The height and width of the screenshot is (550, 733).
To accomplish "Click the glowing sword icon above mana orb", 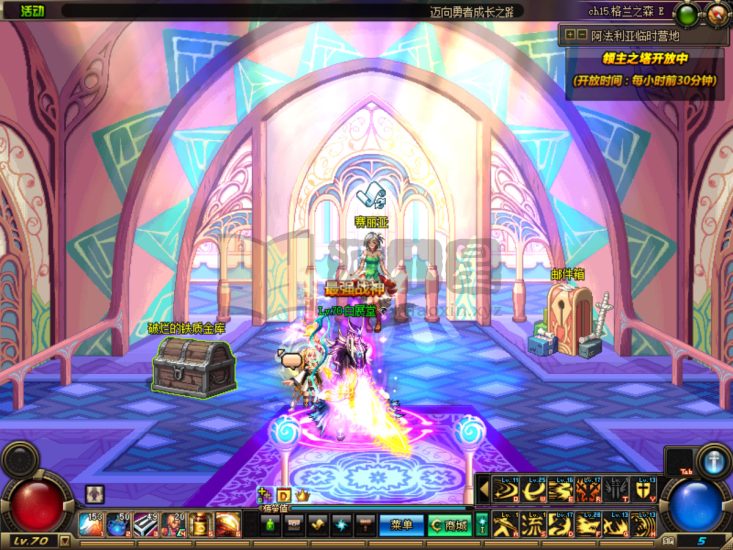I will point(714,462).
